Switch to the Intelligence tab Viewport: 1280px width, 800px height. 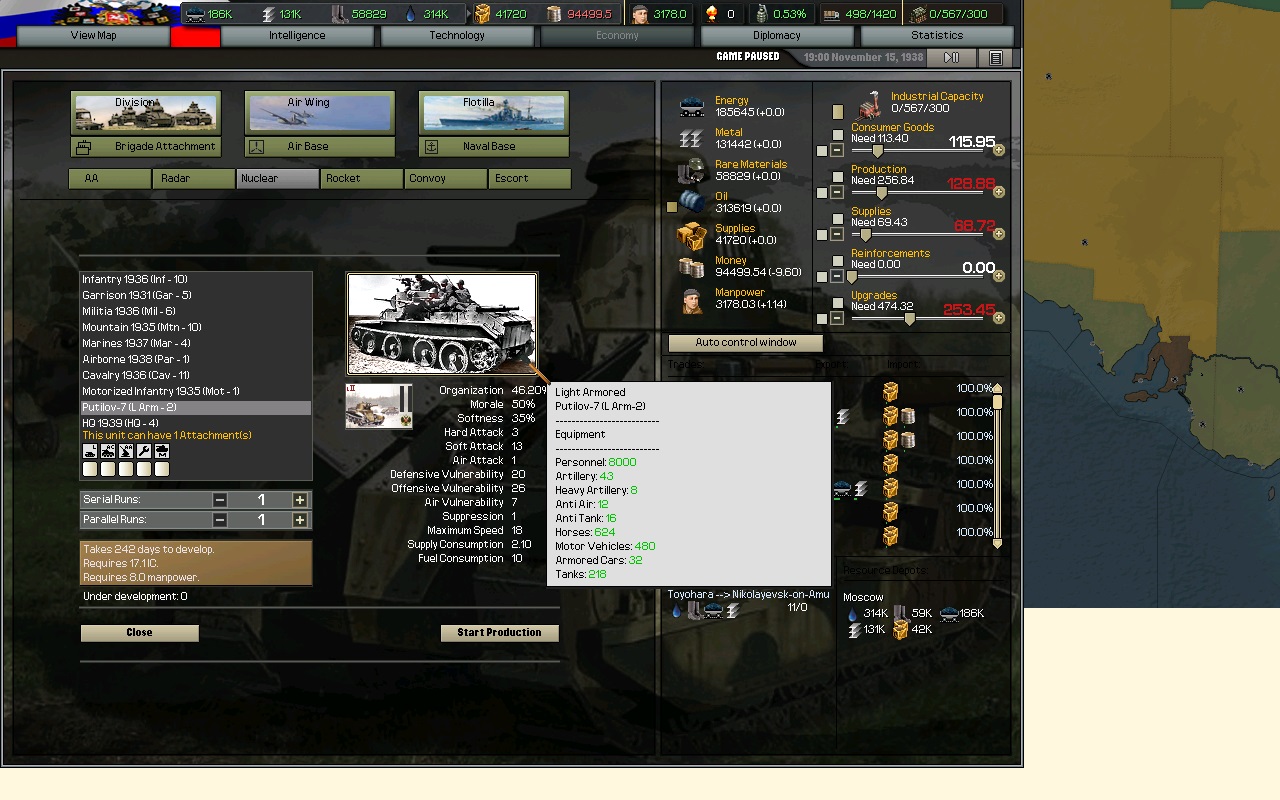coord(296,35)
